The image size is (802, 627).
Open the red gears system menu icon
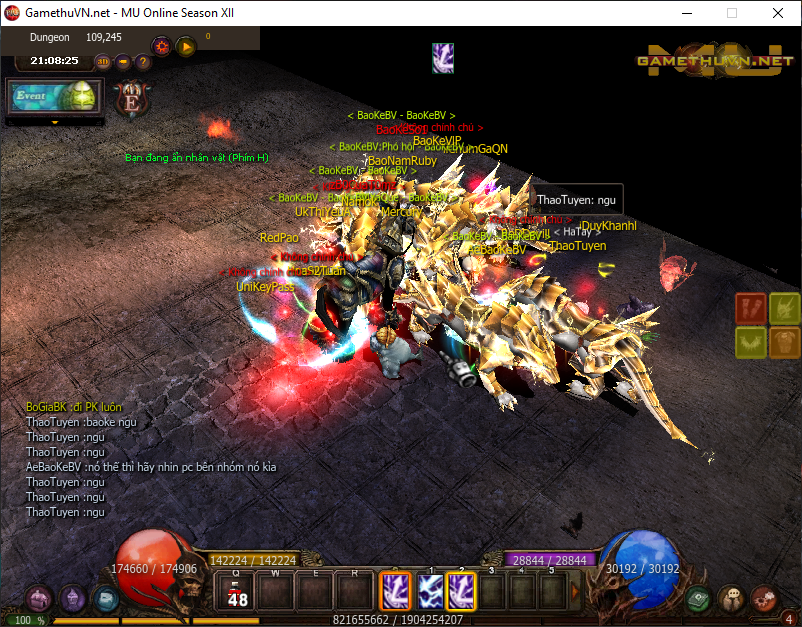pos(764,599)
